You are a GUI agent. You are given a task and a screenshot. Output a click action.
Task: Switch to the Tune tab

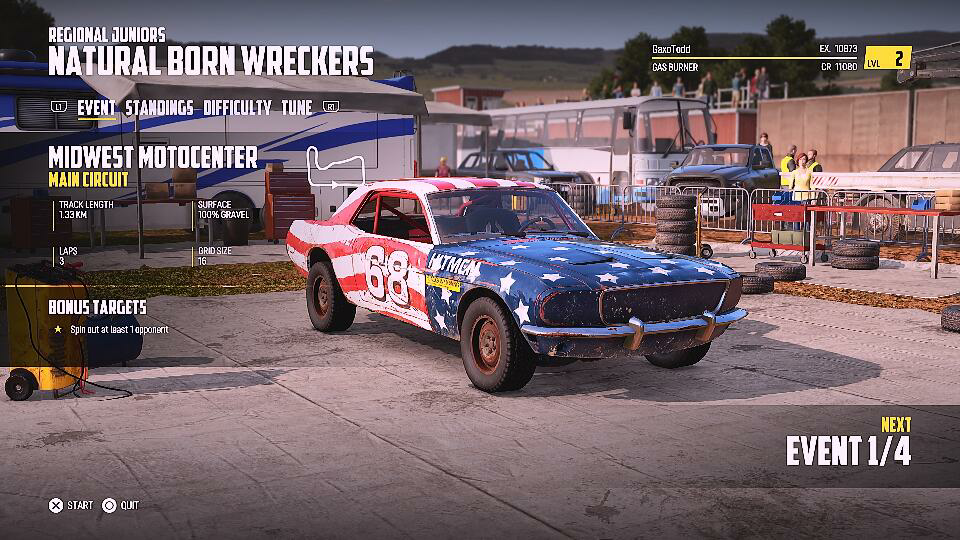[296, 108]
